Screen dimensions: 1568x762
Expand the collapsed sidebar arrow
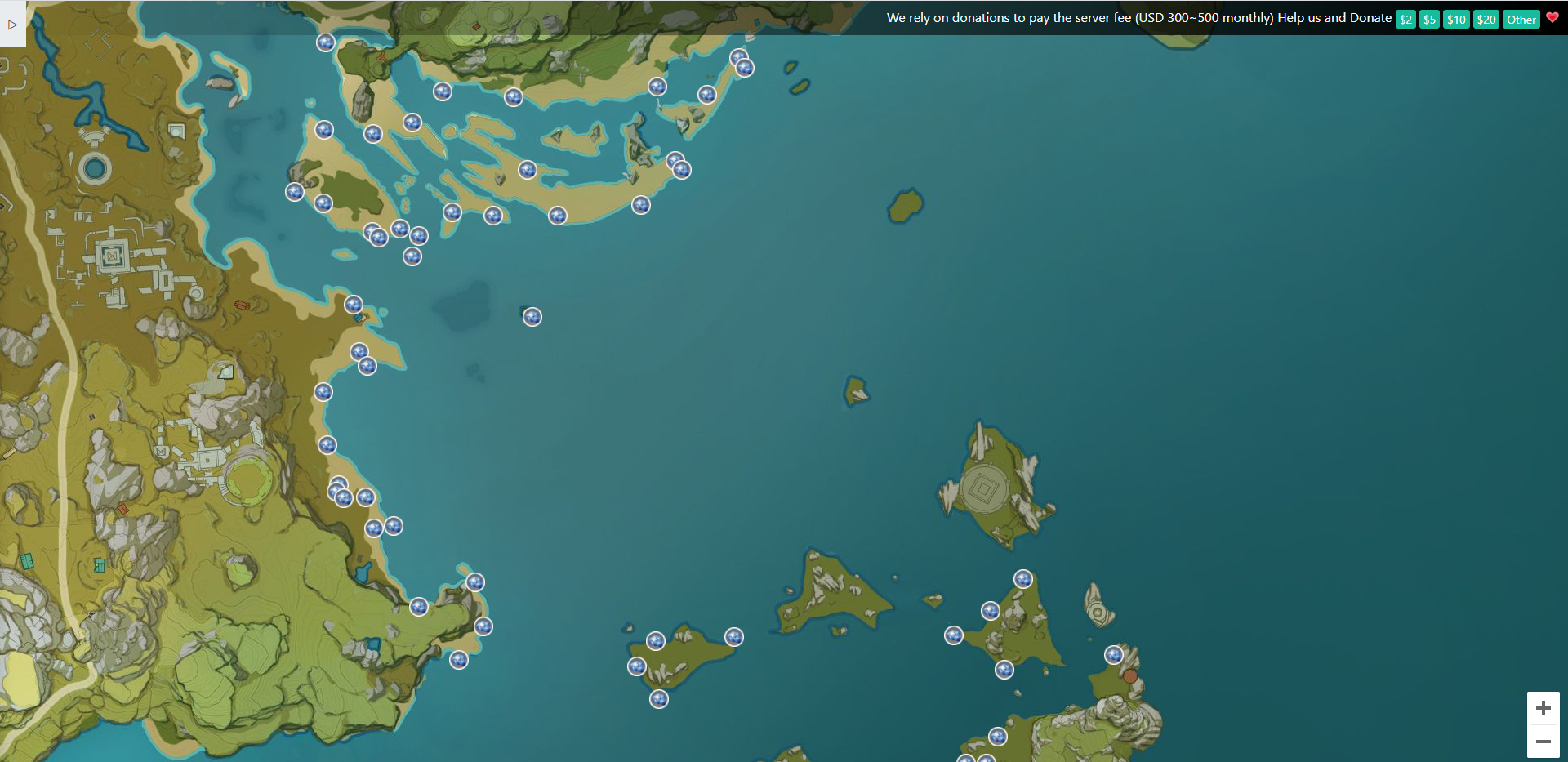[12, 25]
